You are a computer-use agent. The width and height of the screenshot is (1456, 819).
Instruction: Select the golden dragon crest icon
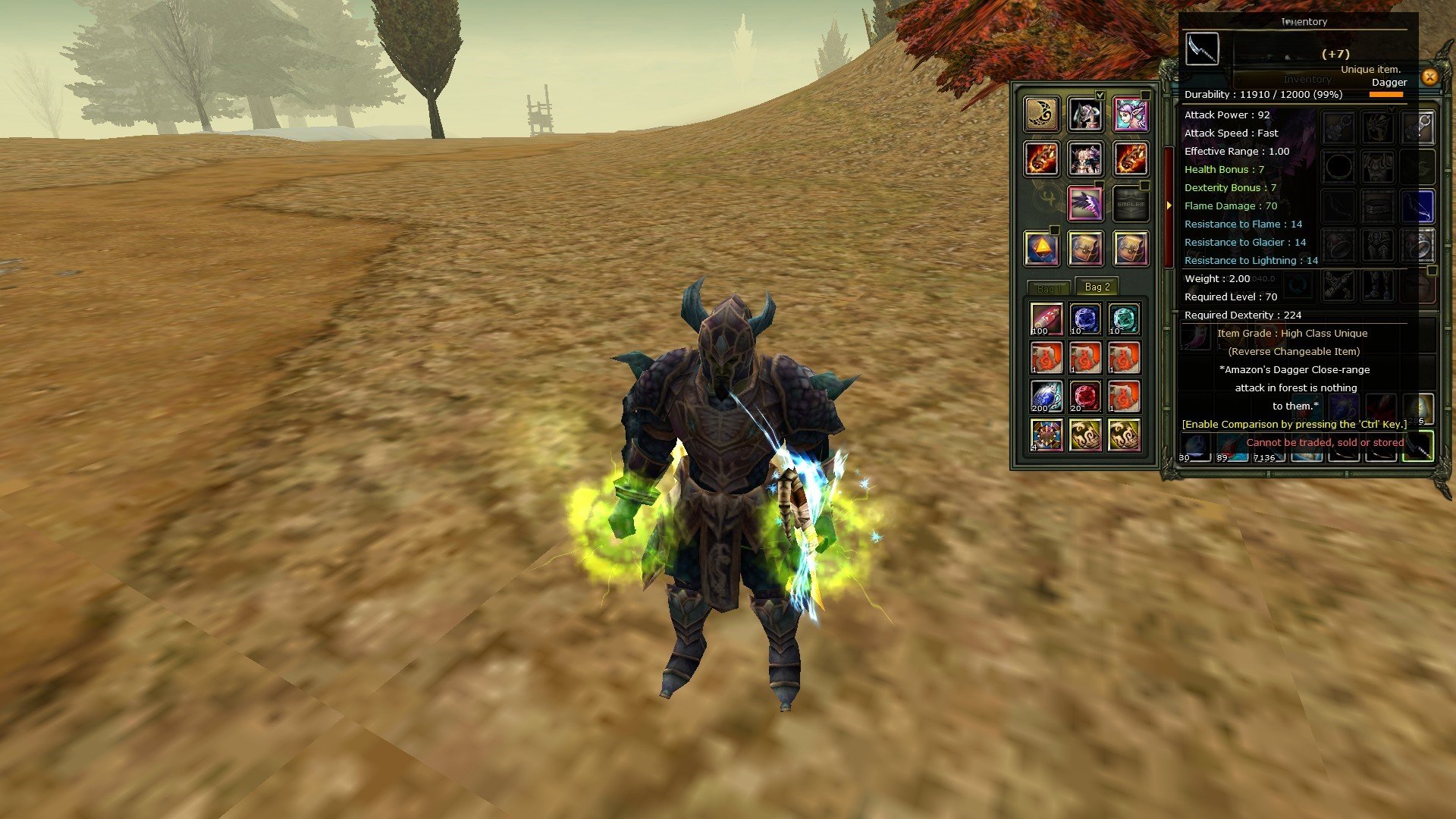click(1043, 114)
